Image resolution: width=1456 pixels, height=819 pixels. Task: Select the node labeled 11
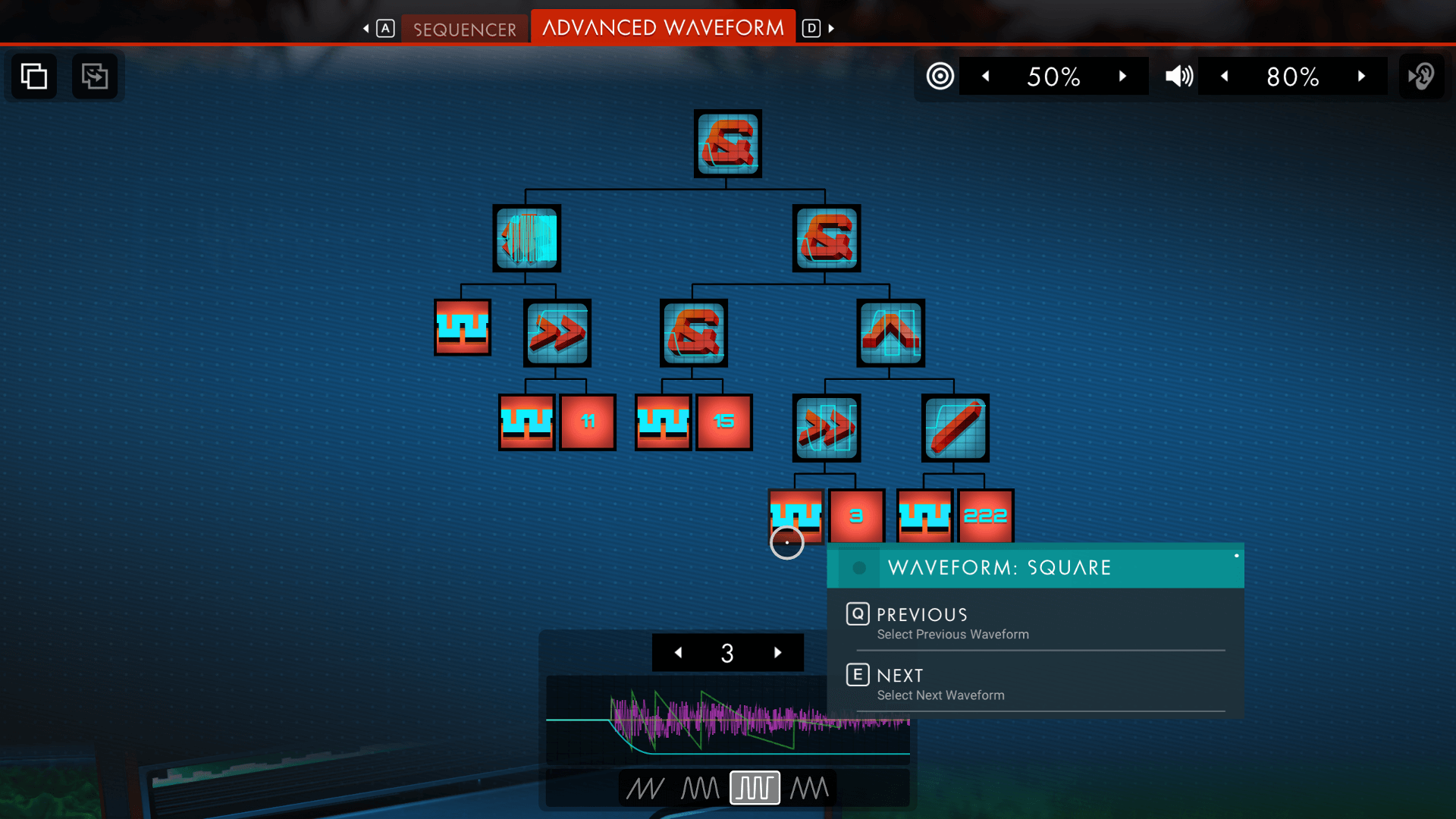point(588,422)
